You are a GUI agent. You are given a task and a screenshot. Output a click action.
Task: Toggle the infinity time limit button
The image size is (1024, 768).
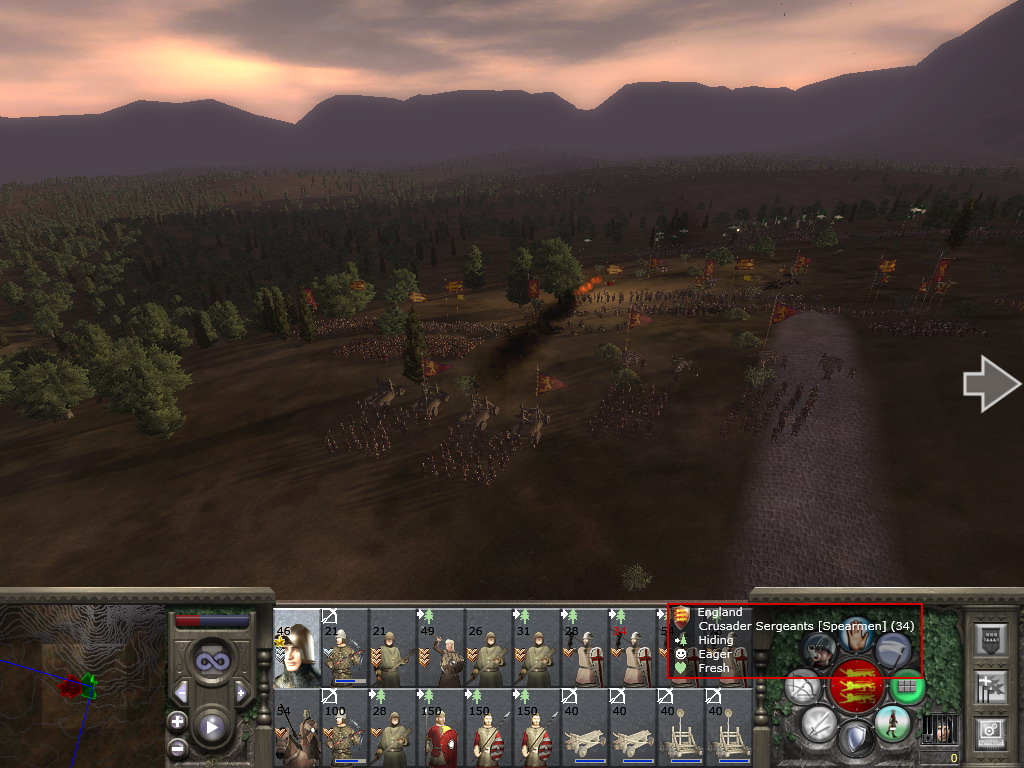(210, 662)
